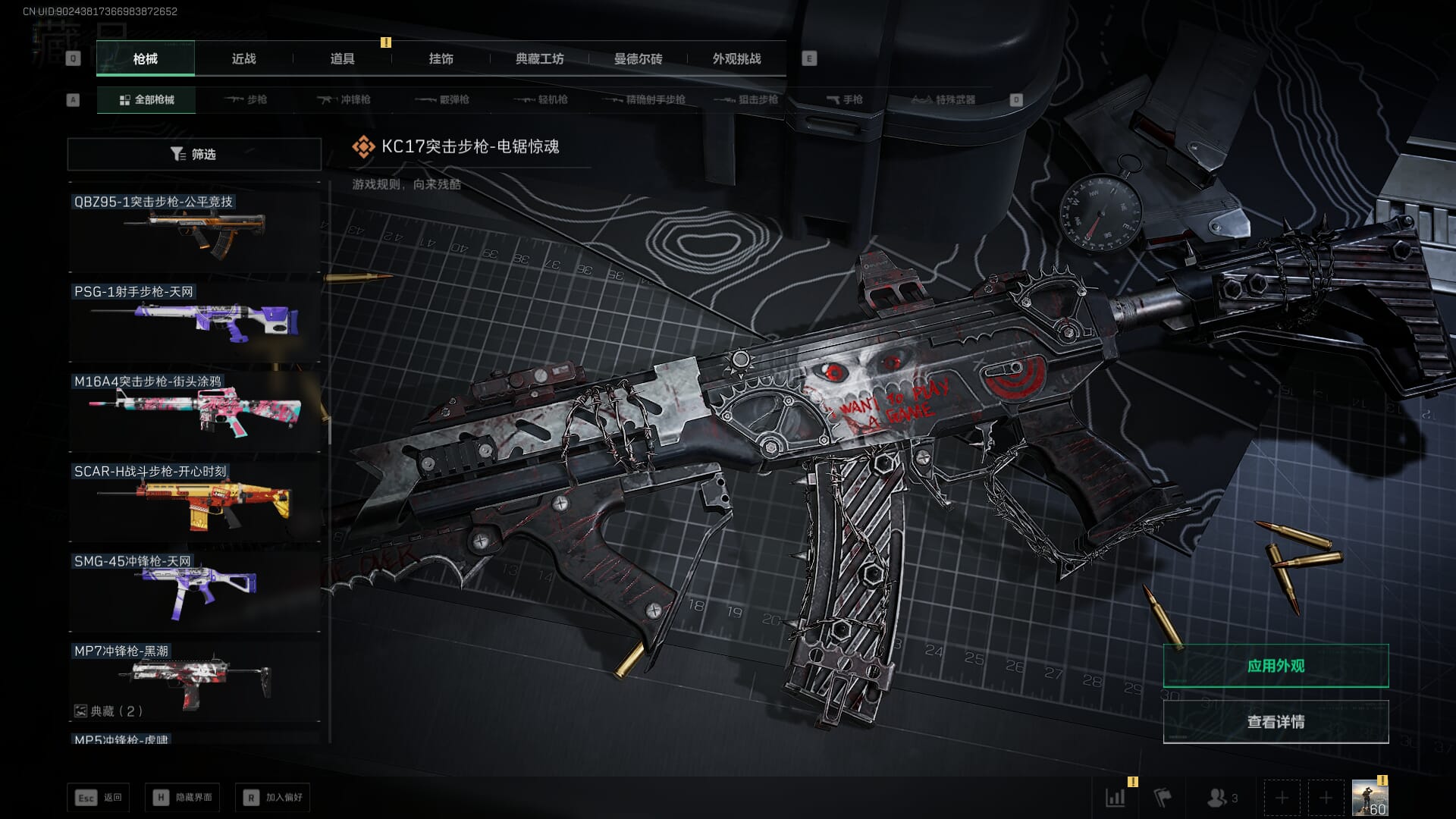Open the 筛选 filter options
Viewport: 1456px width, 819px height.
(x=194, y=154)
